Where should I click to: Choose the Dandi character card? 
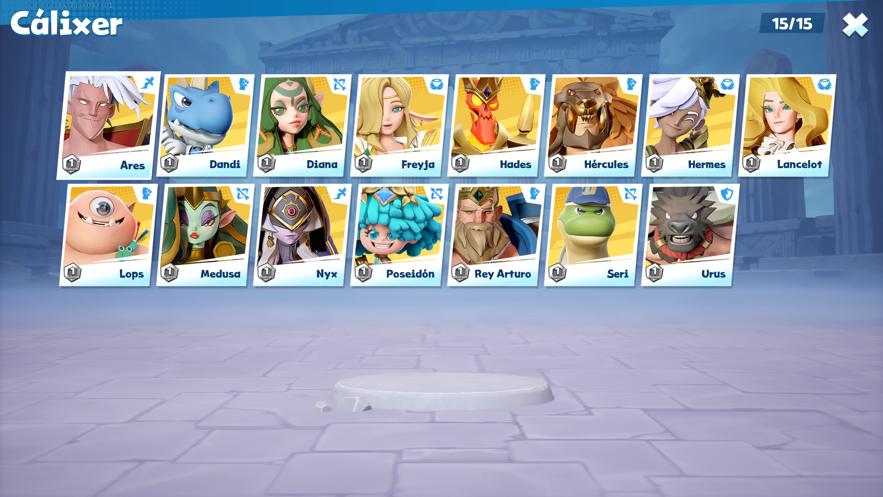[206, 125]
